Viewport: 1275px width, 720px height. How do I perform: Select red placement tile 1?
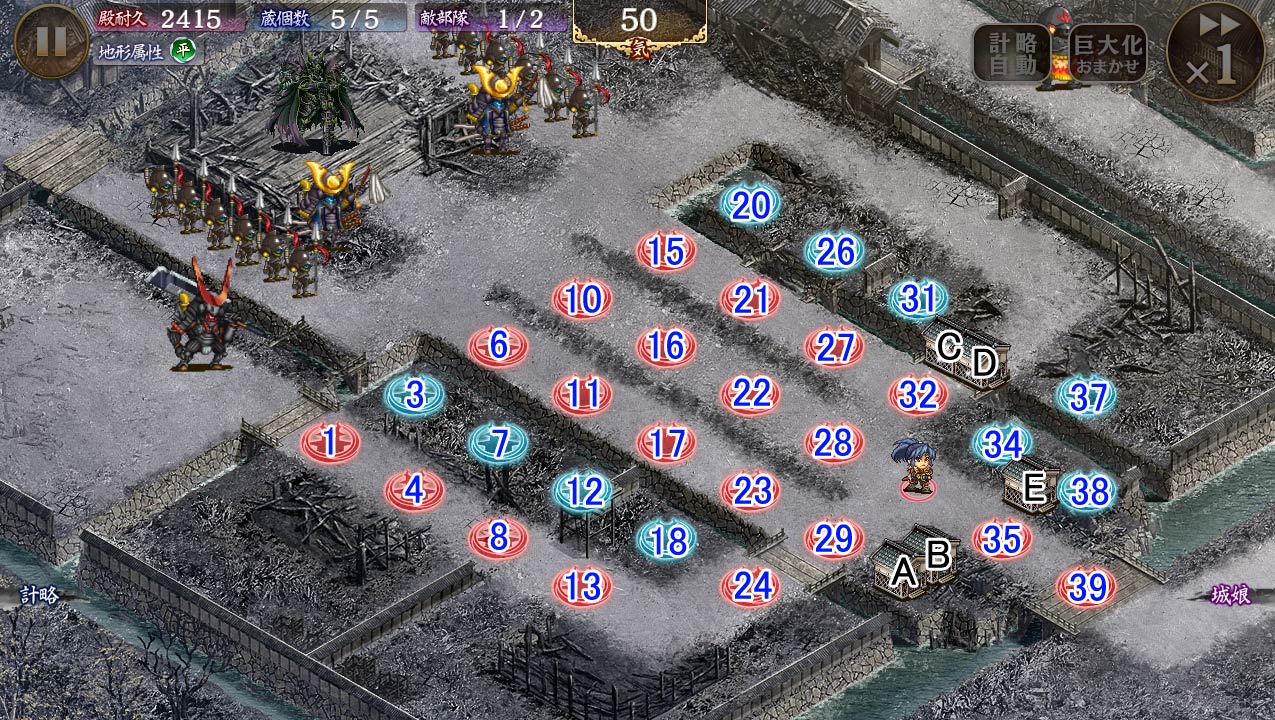(x=330, y=442)
